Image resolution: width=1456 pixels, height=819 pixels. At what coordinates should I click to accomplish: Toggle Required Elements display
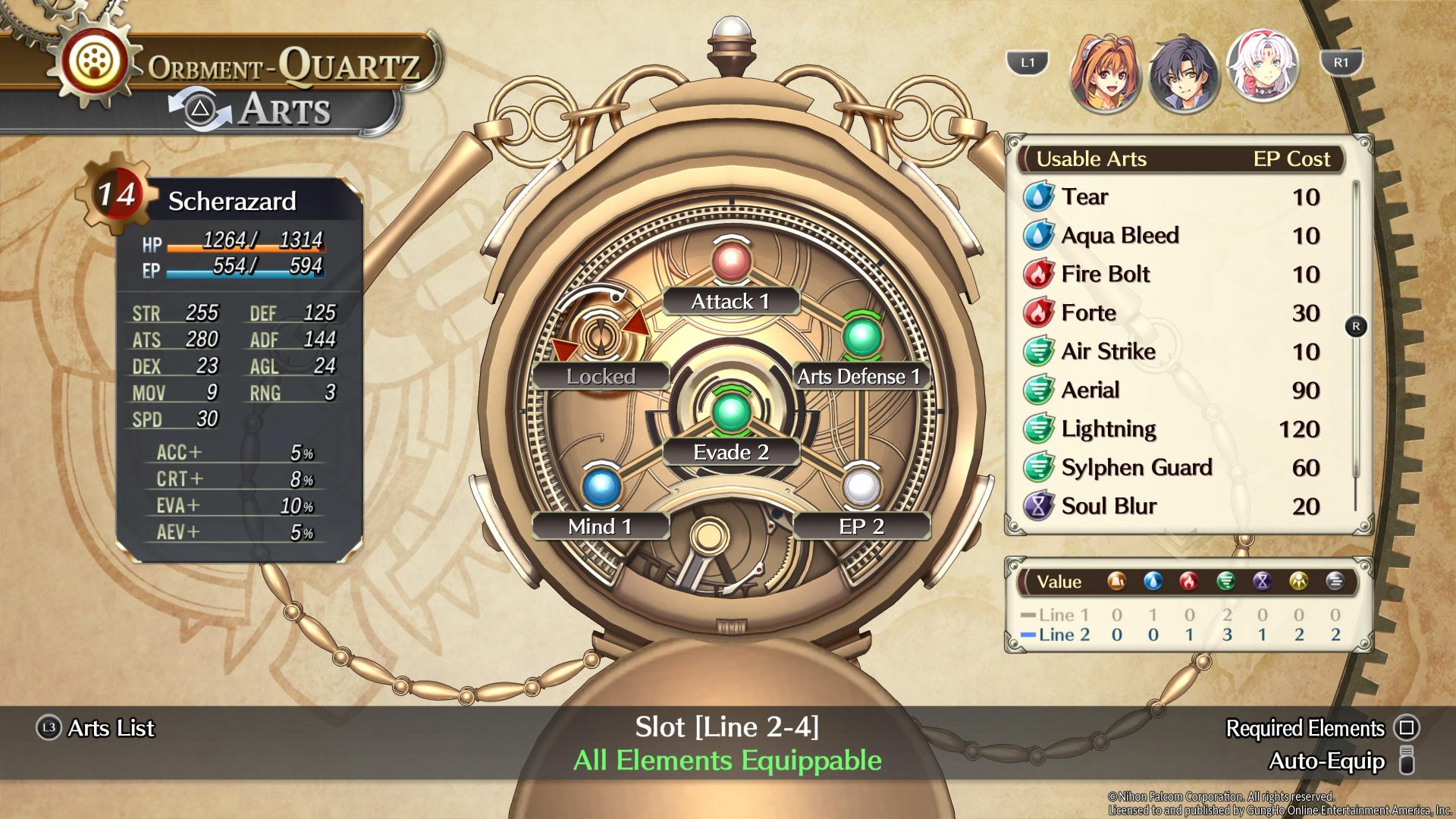(1304, 729)
